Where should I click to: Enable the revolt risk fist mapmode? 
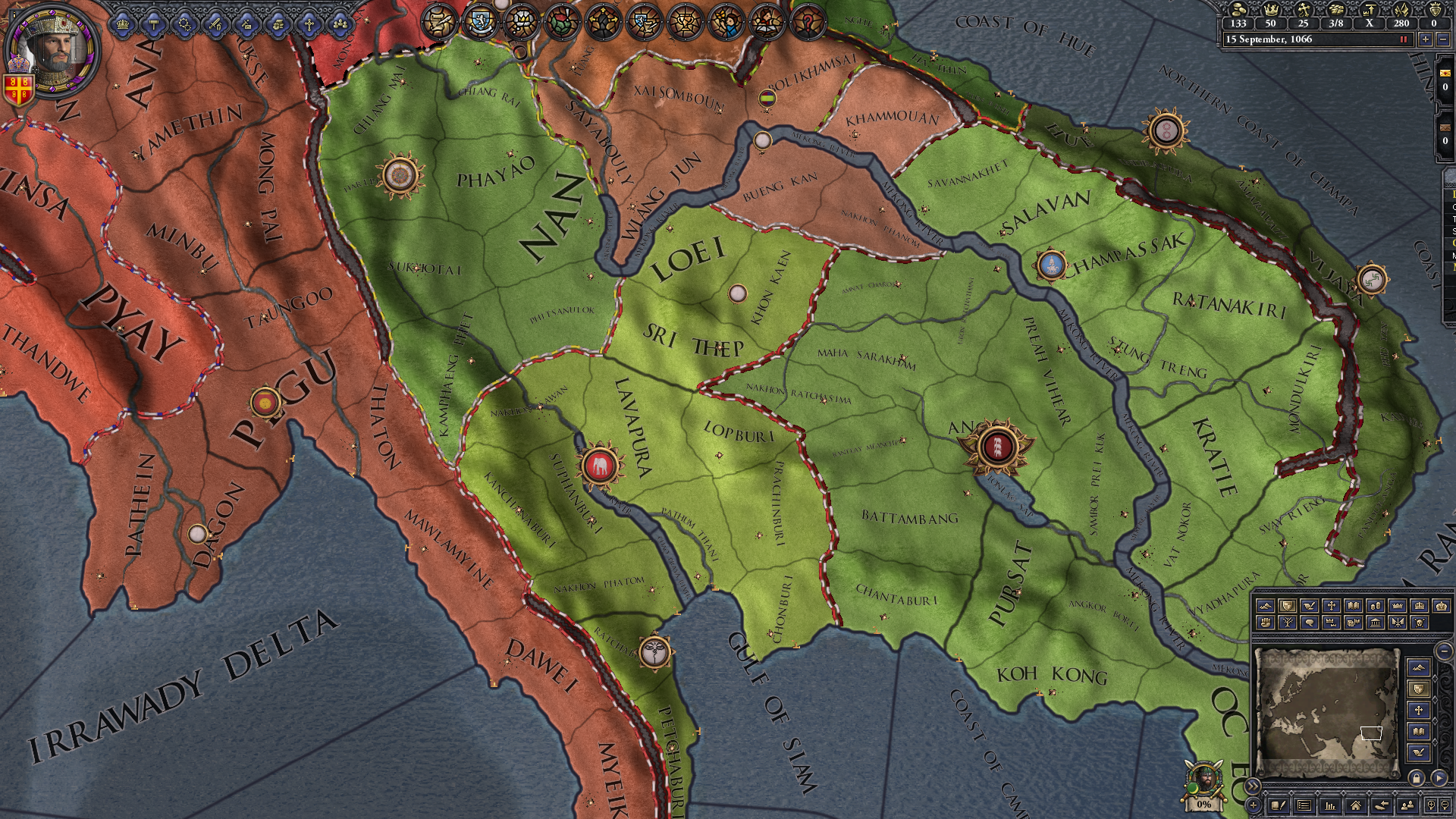(x=1265, y=623)
